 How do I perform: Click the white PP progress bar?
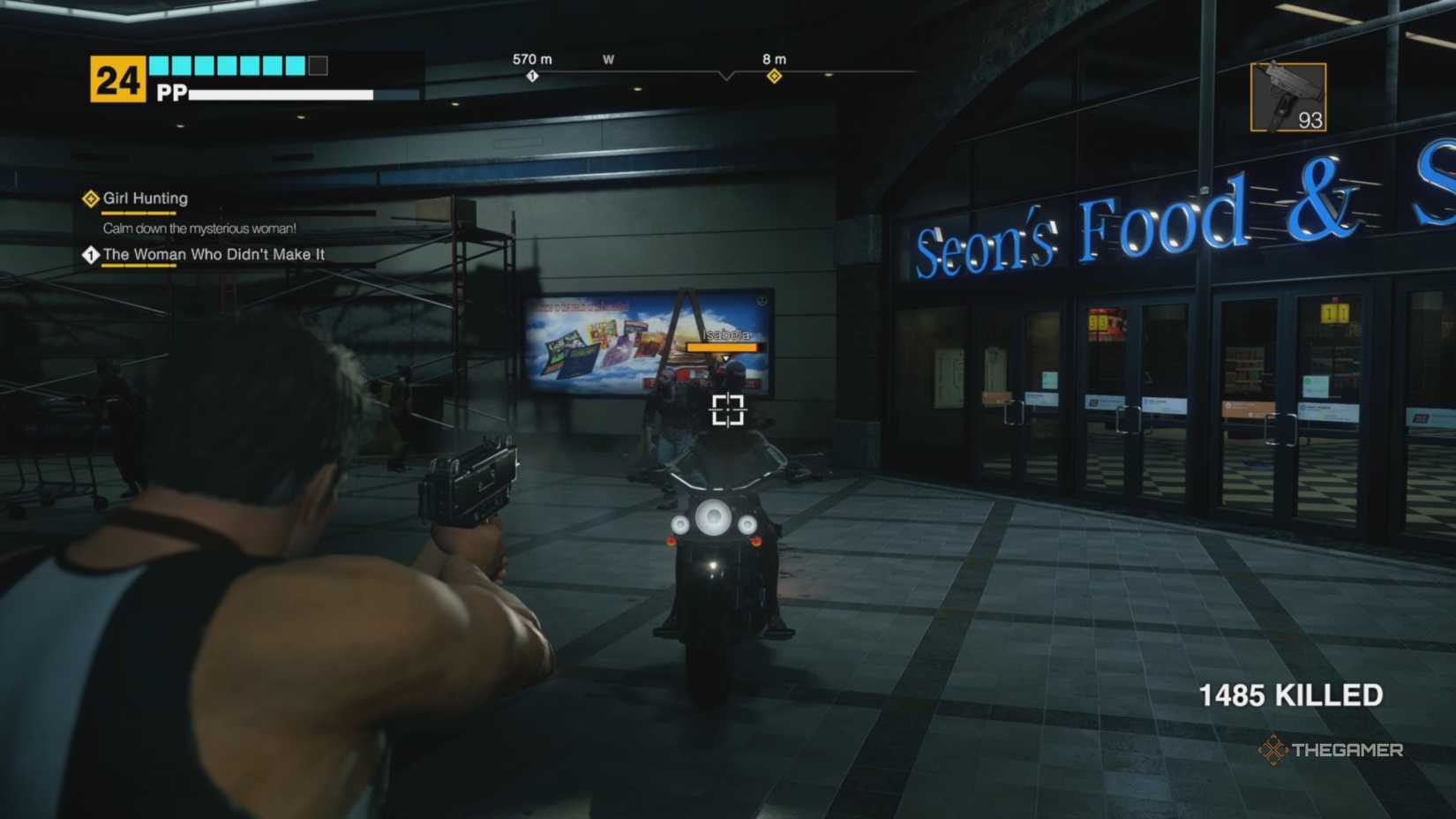coord(282,94)
